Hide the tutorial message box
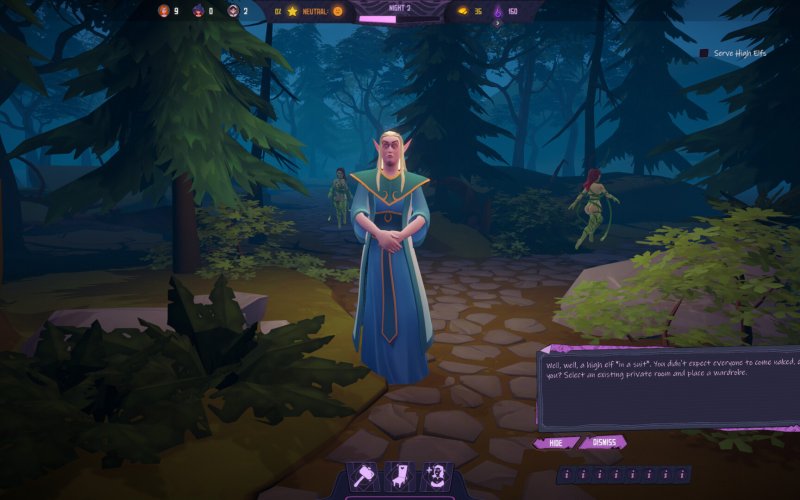This screenshot has width=800, height=500. pyautogui.click(x=555, y=442)
